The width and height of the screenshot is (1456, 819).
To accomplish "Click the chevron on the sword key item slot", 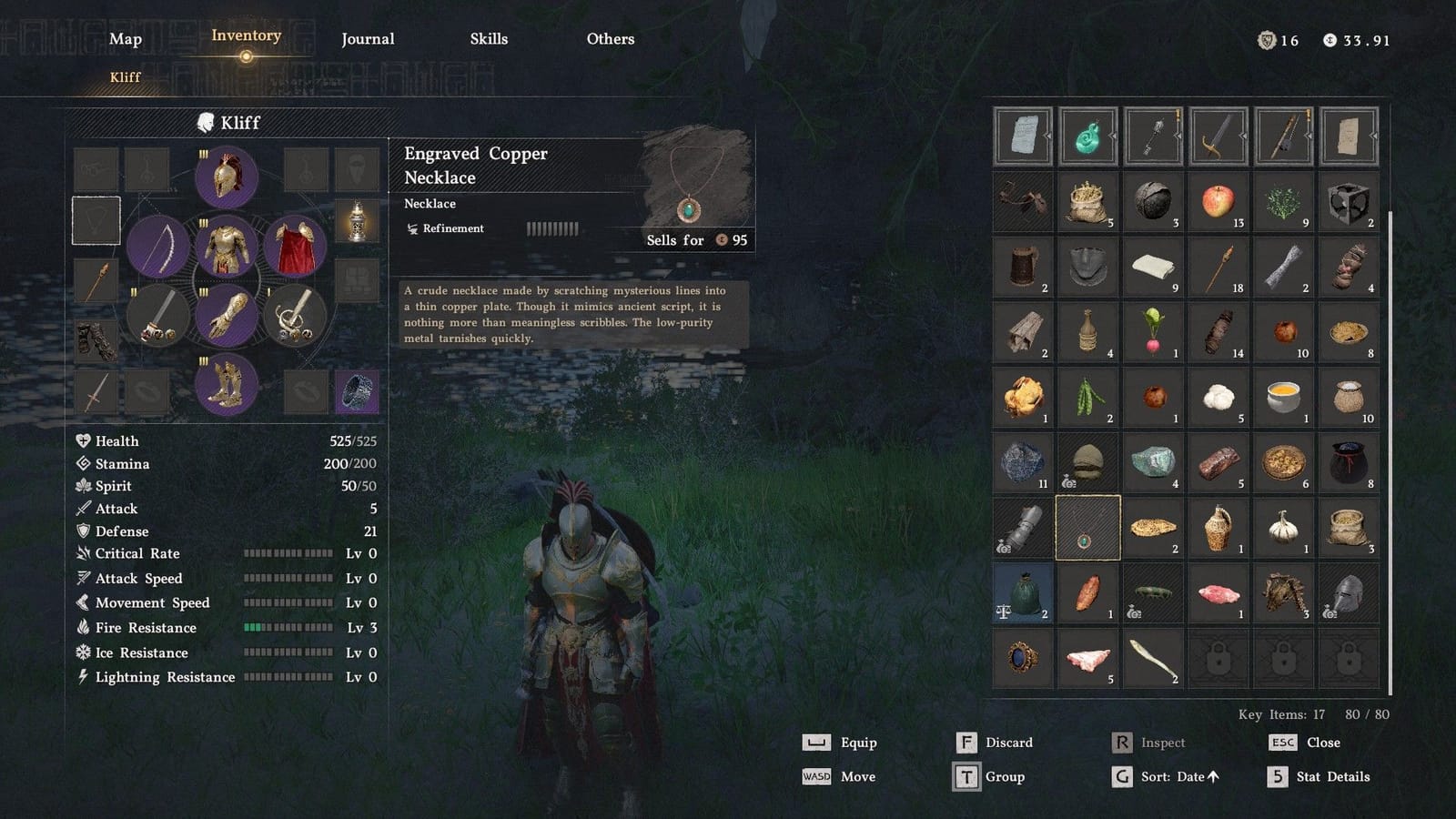I will 1241,136.
